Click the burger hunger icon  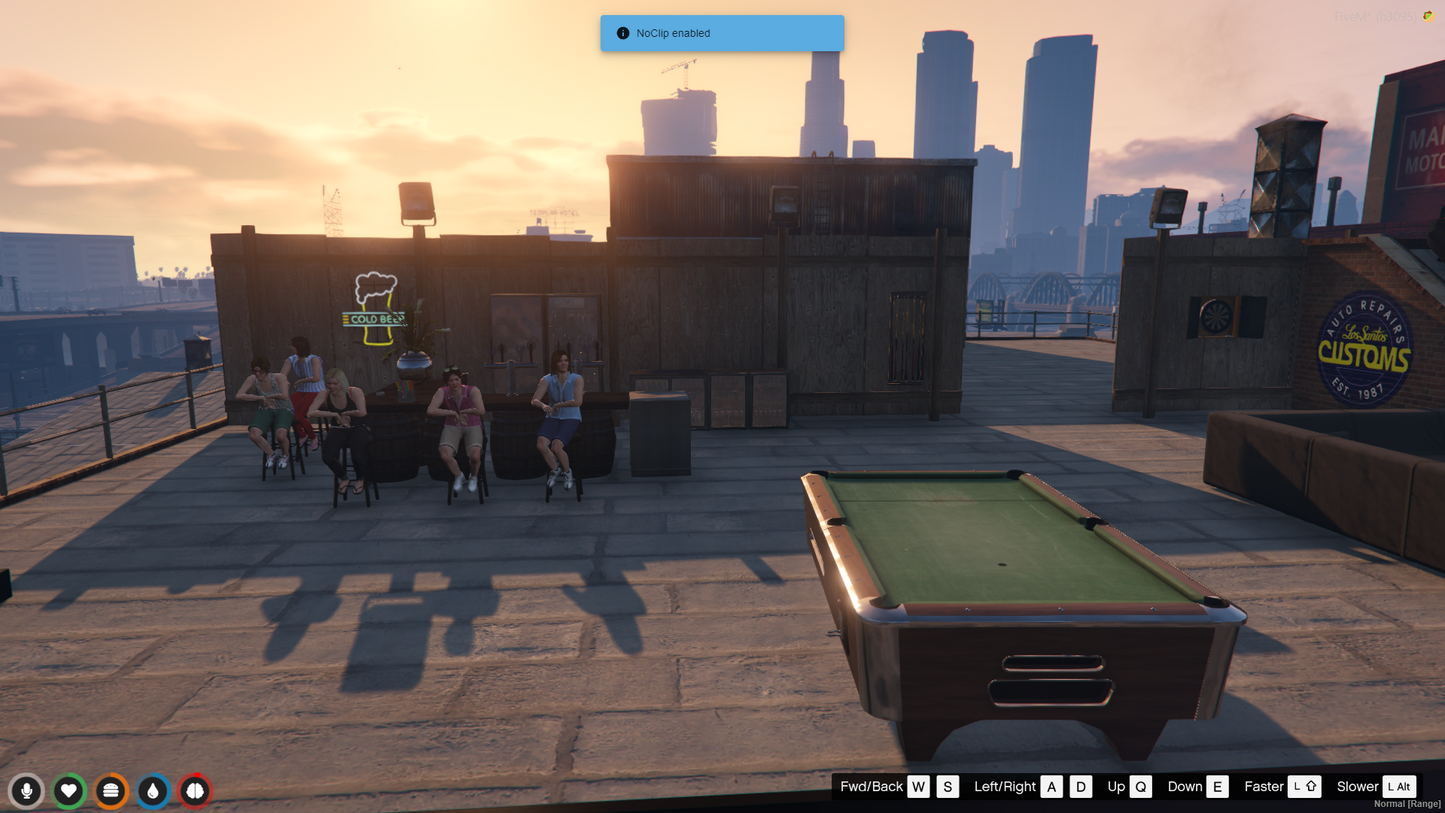tap(111, 791)
